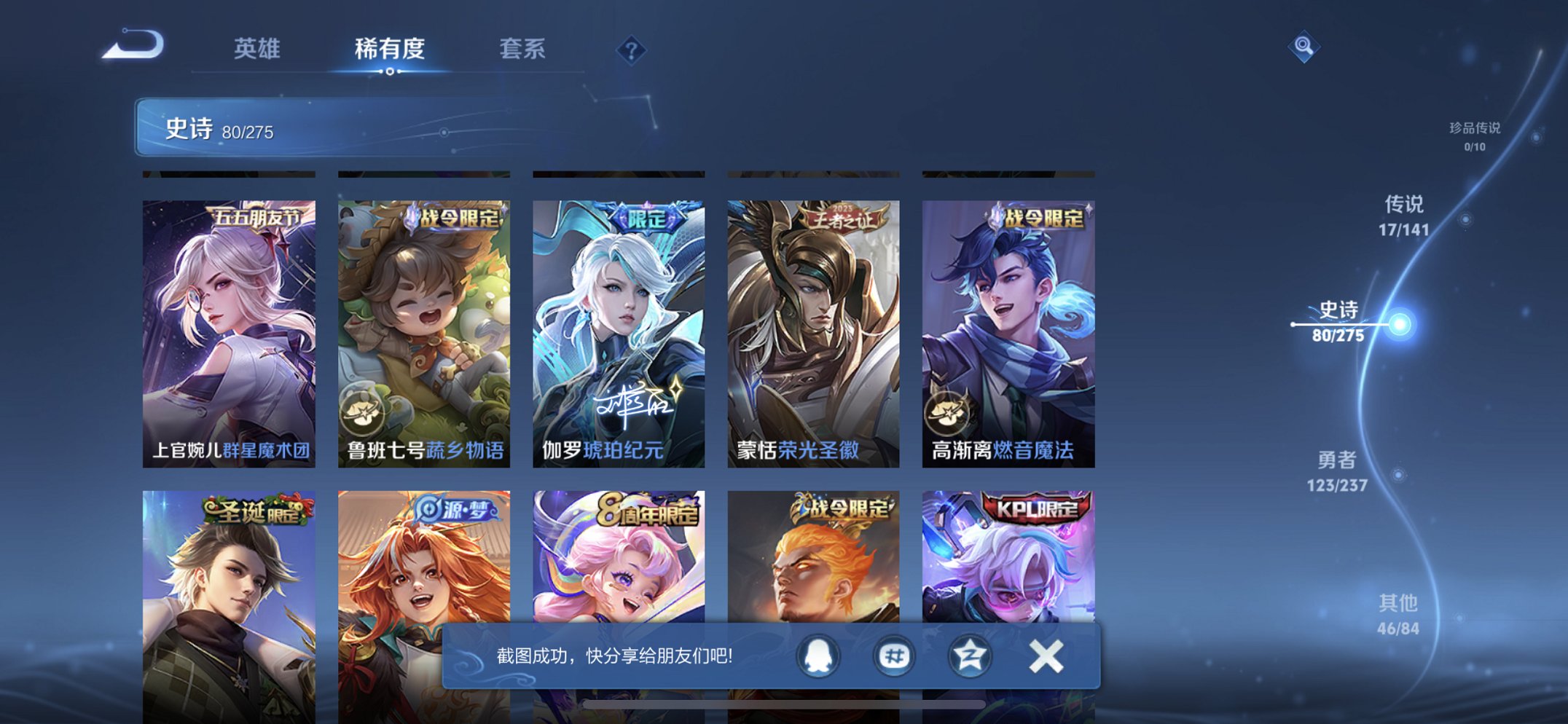
Task: Share via the hashtag channel icon
Action: (x=892, y=656)
